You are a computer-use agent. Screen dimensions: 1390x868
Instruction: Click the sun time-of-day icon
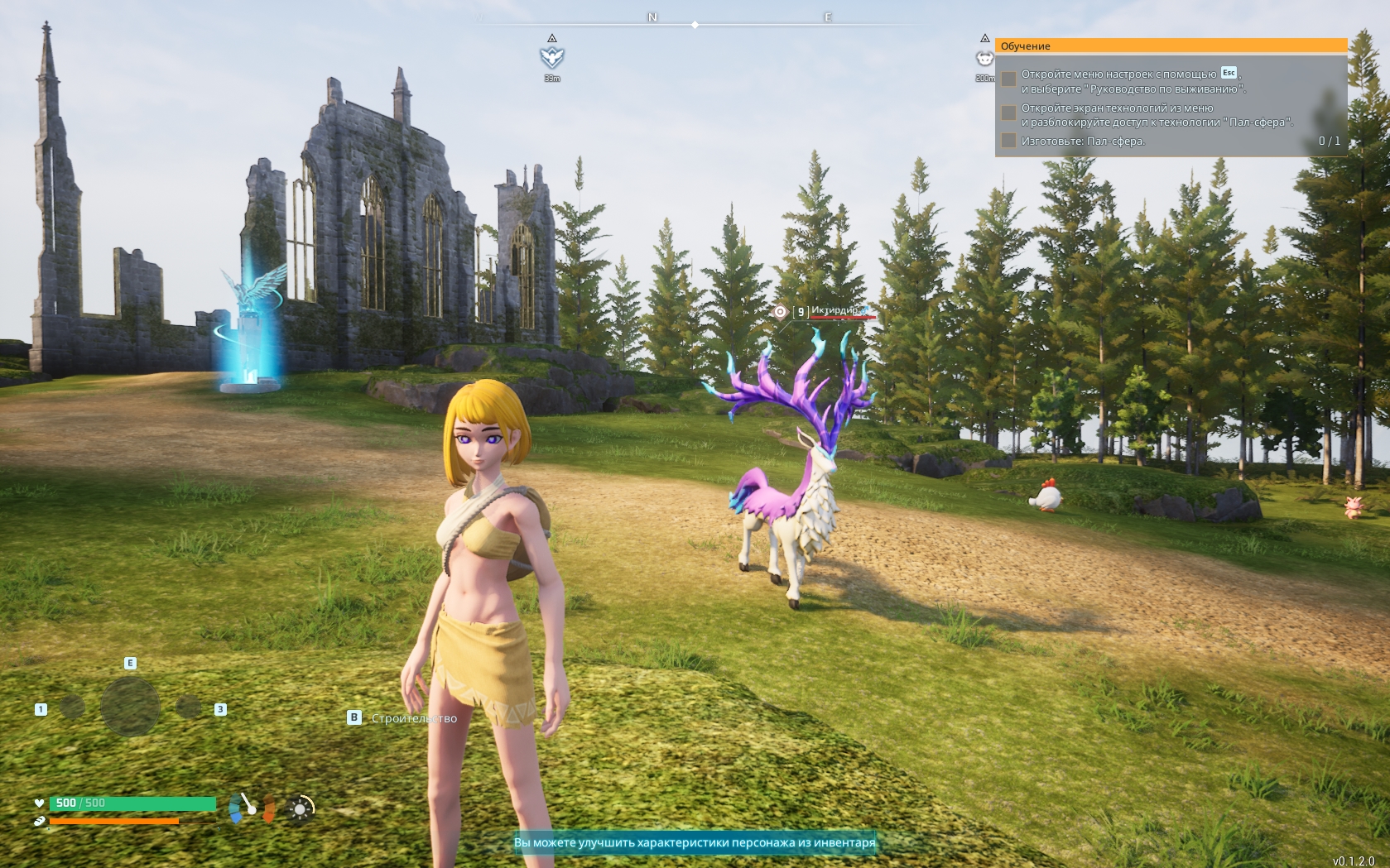301,808
